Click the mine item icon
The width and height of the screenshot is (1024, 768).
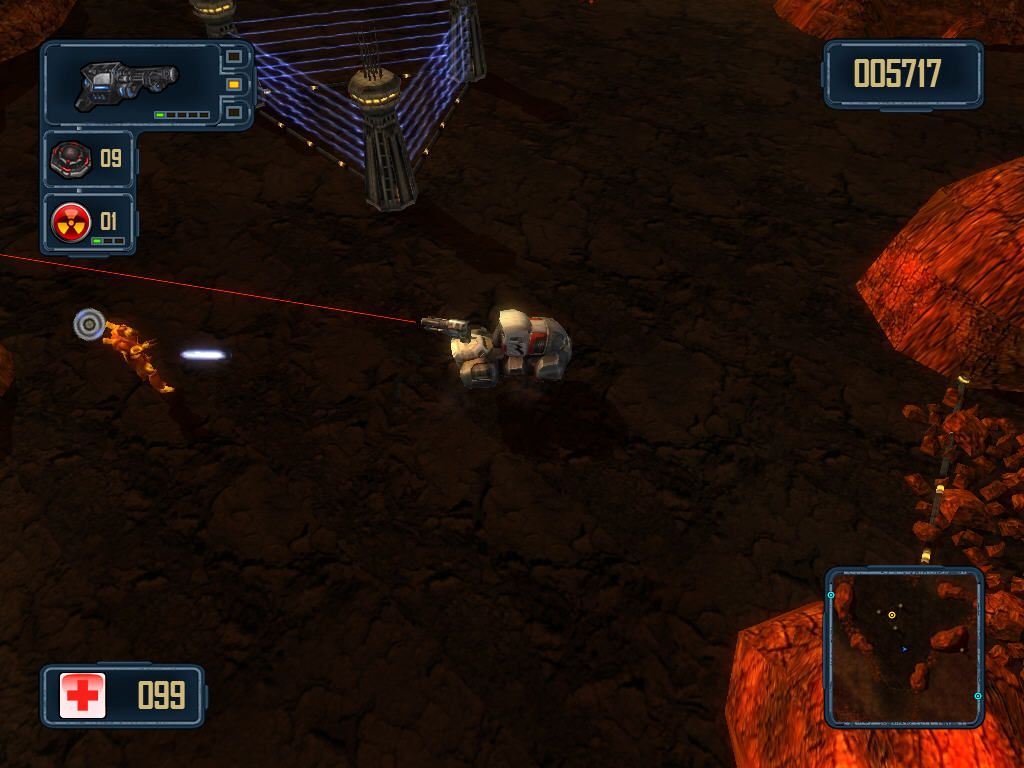click(70, 158)
